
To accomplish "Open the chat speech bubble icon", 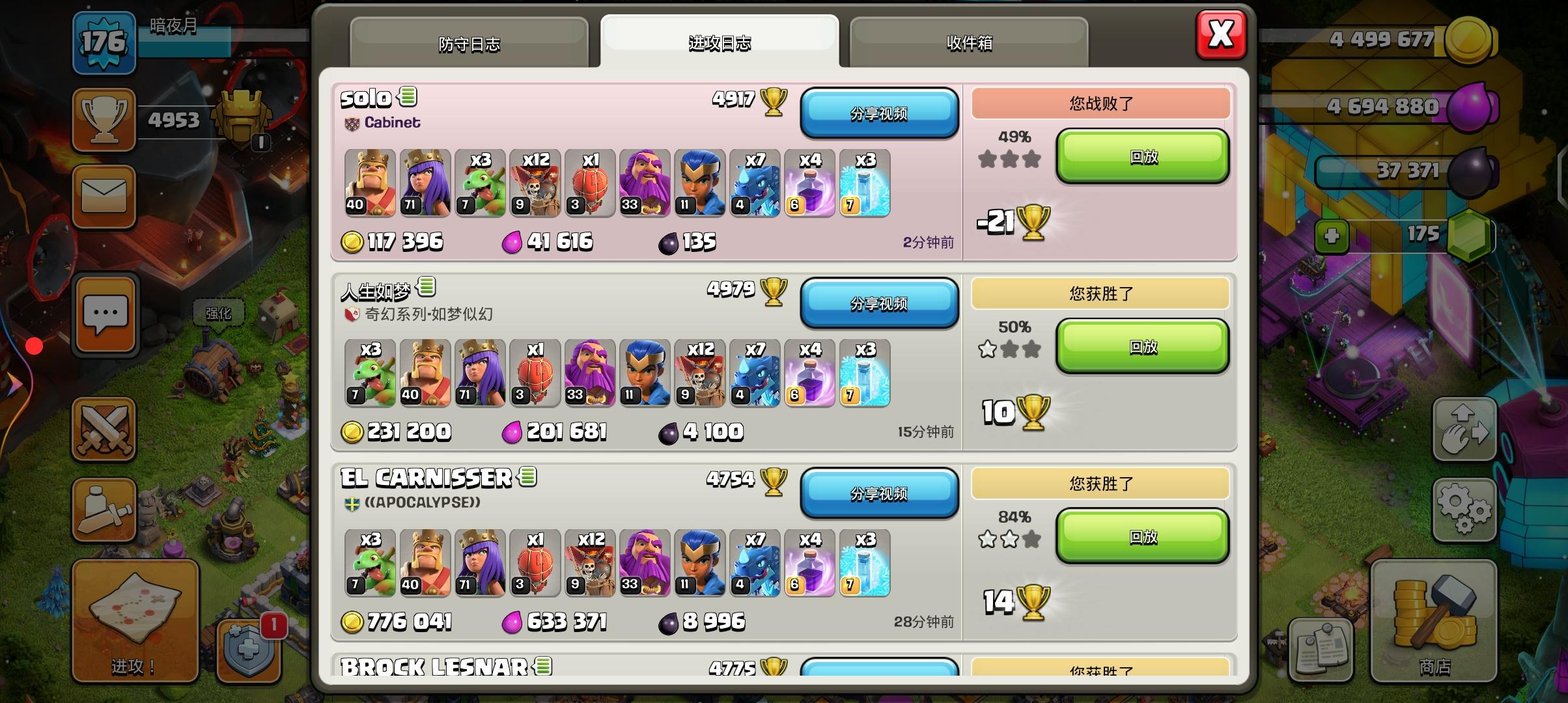I will coord(104,314).
